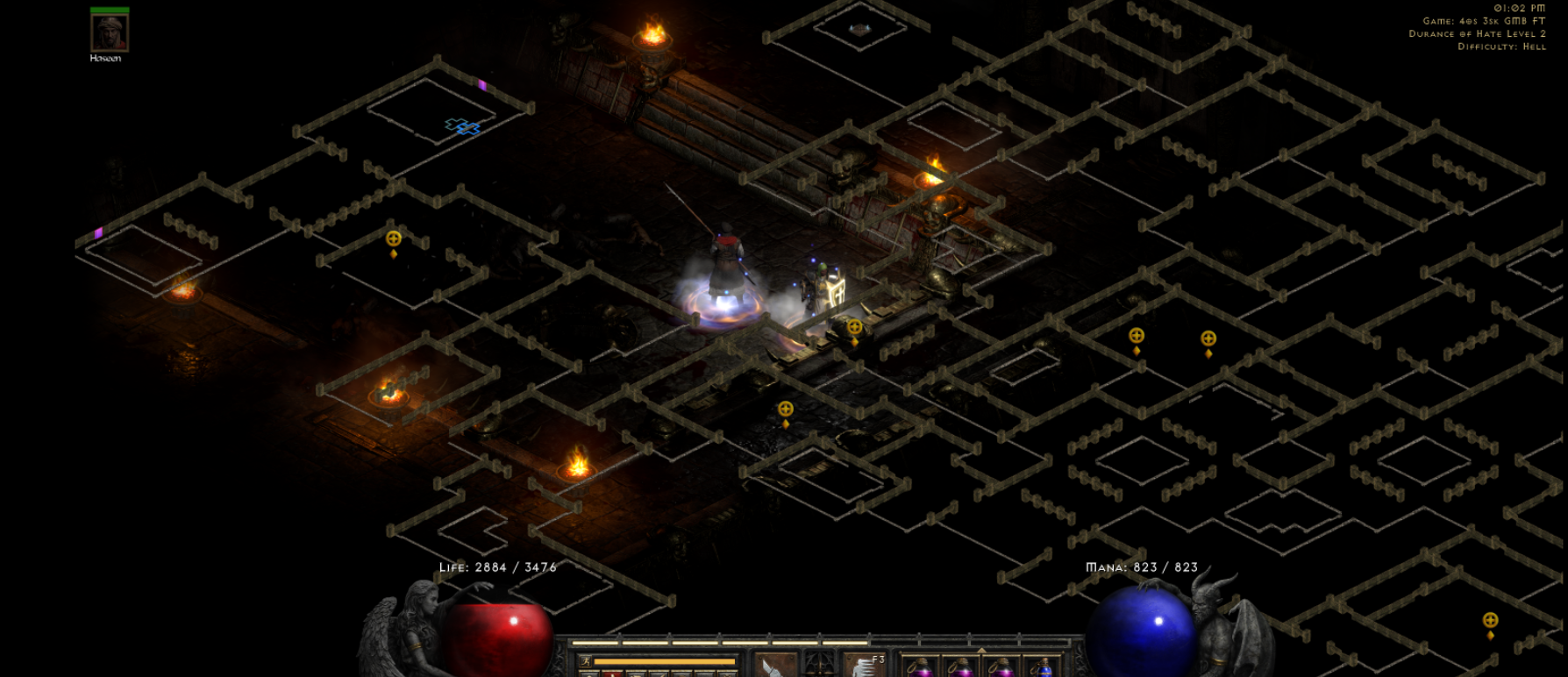Open the right skill icon marked F3

[x=865, y=666]
